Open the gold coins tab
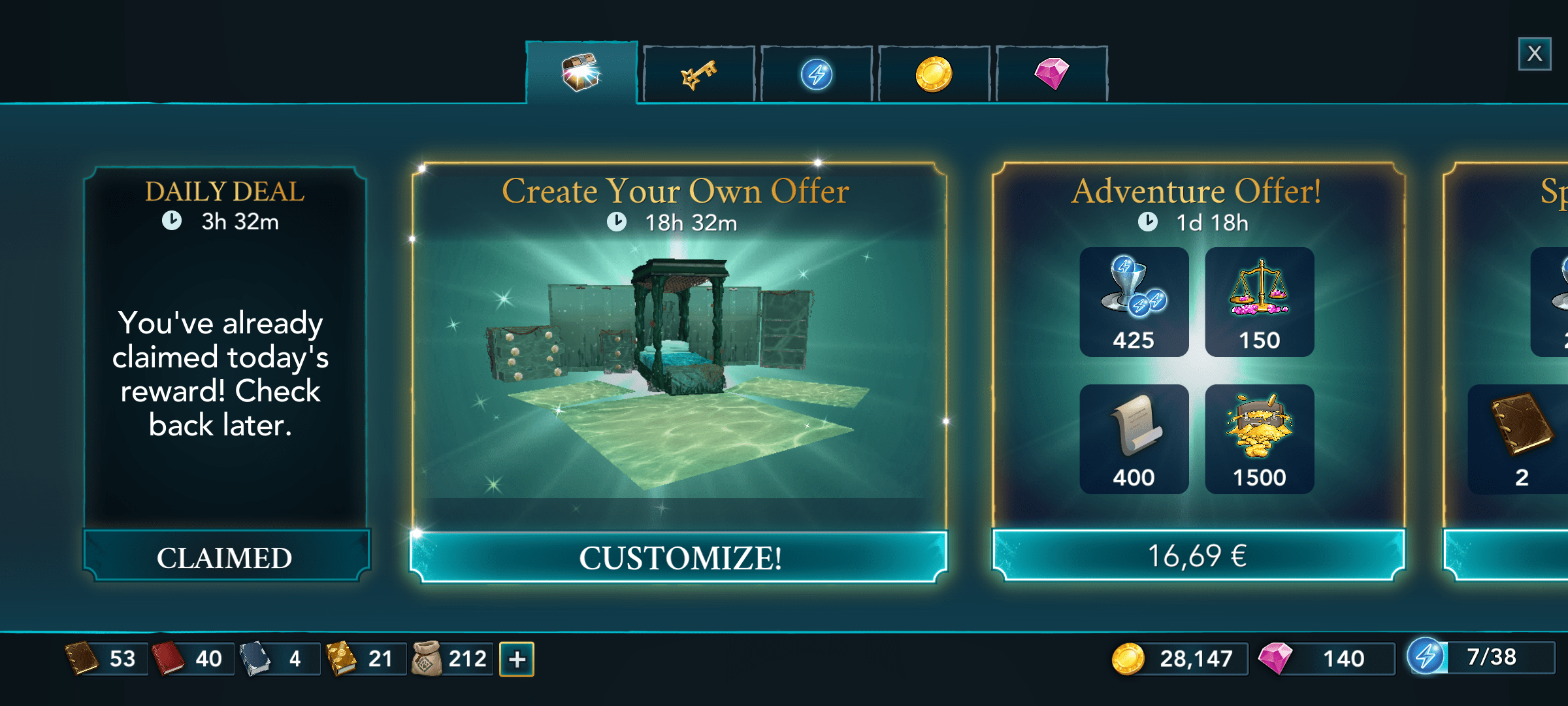Viewport: 1568px width, 706px height. [x=934, y=74]
